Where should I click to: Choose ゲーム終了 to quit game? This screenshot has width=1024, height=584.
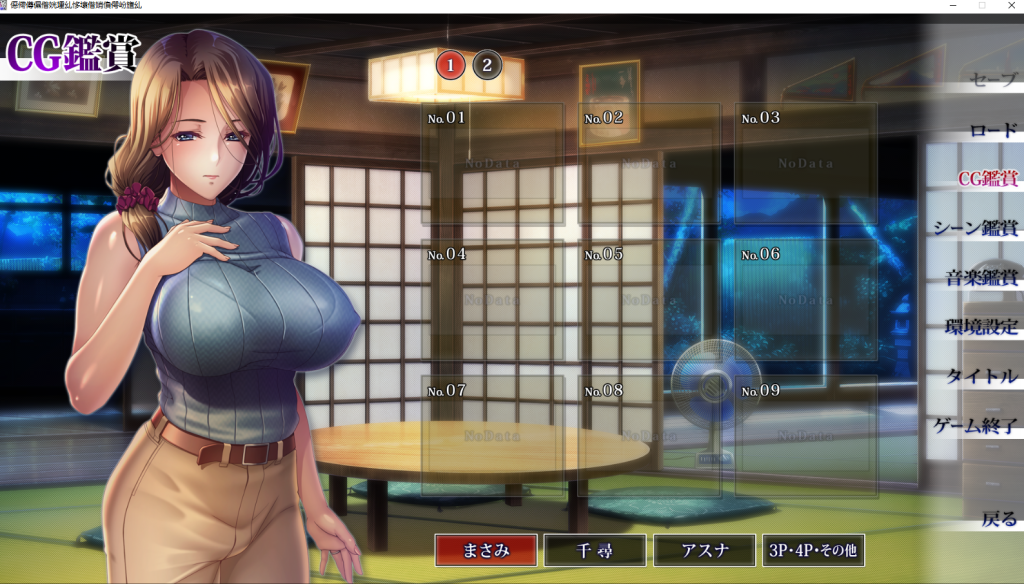975,426
